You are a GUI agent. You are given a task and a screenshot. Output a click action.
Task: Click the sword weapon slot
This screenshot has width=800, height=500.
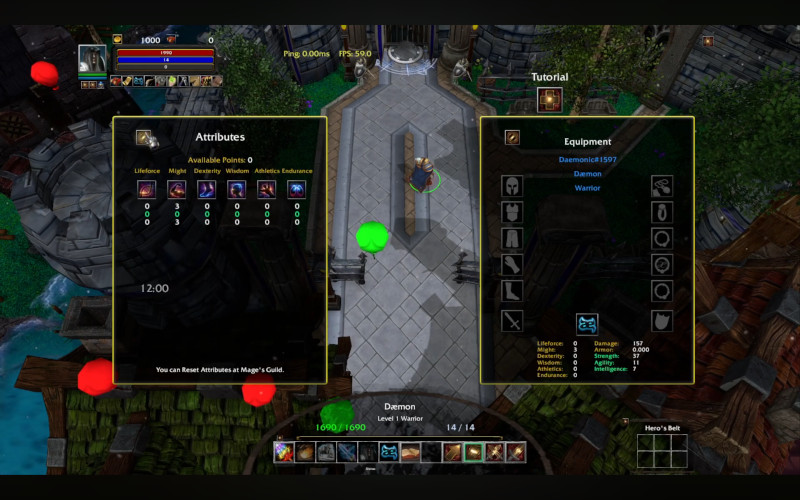(512, 321)
